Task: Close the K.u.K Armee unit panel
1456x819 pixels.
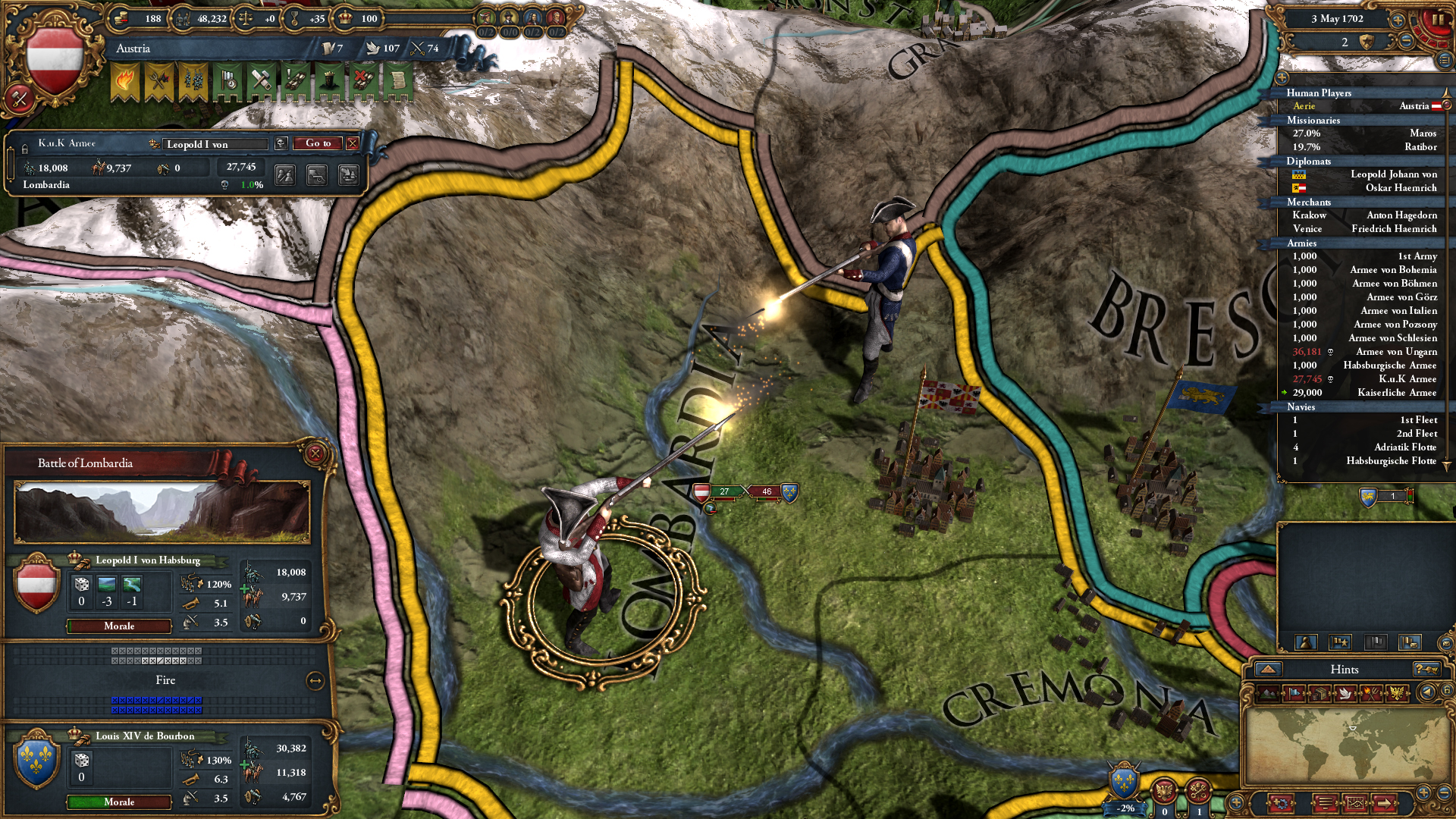Action: pos(353,143)
